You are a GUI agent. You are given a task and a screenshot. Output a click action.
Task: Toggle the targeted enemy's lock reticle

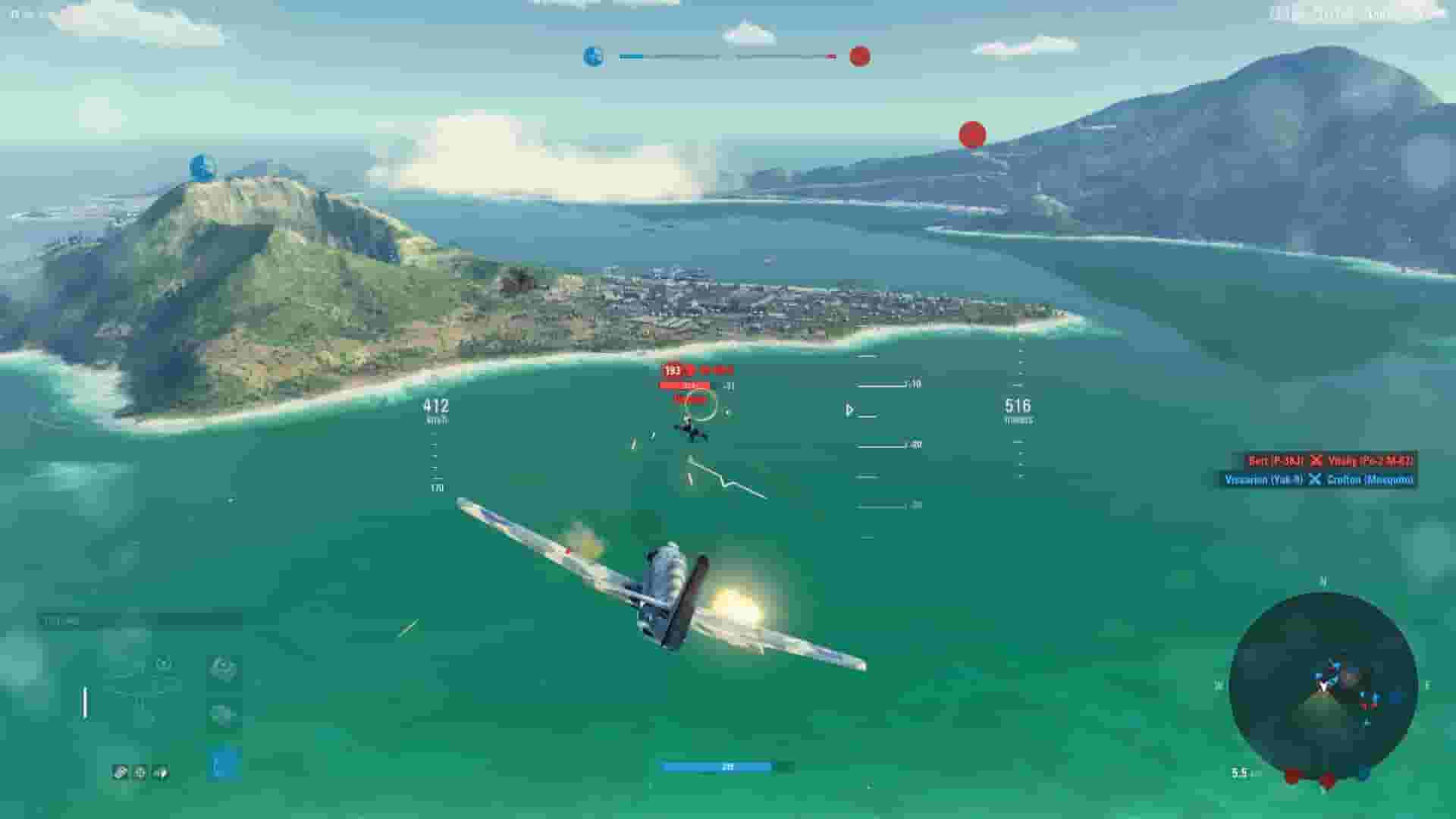(x=699, y=406)
